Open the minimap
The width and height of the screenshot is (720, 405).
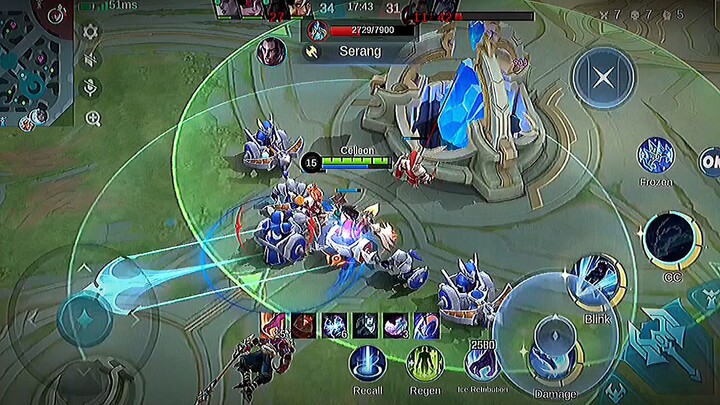(35, 60)
